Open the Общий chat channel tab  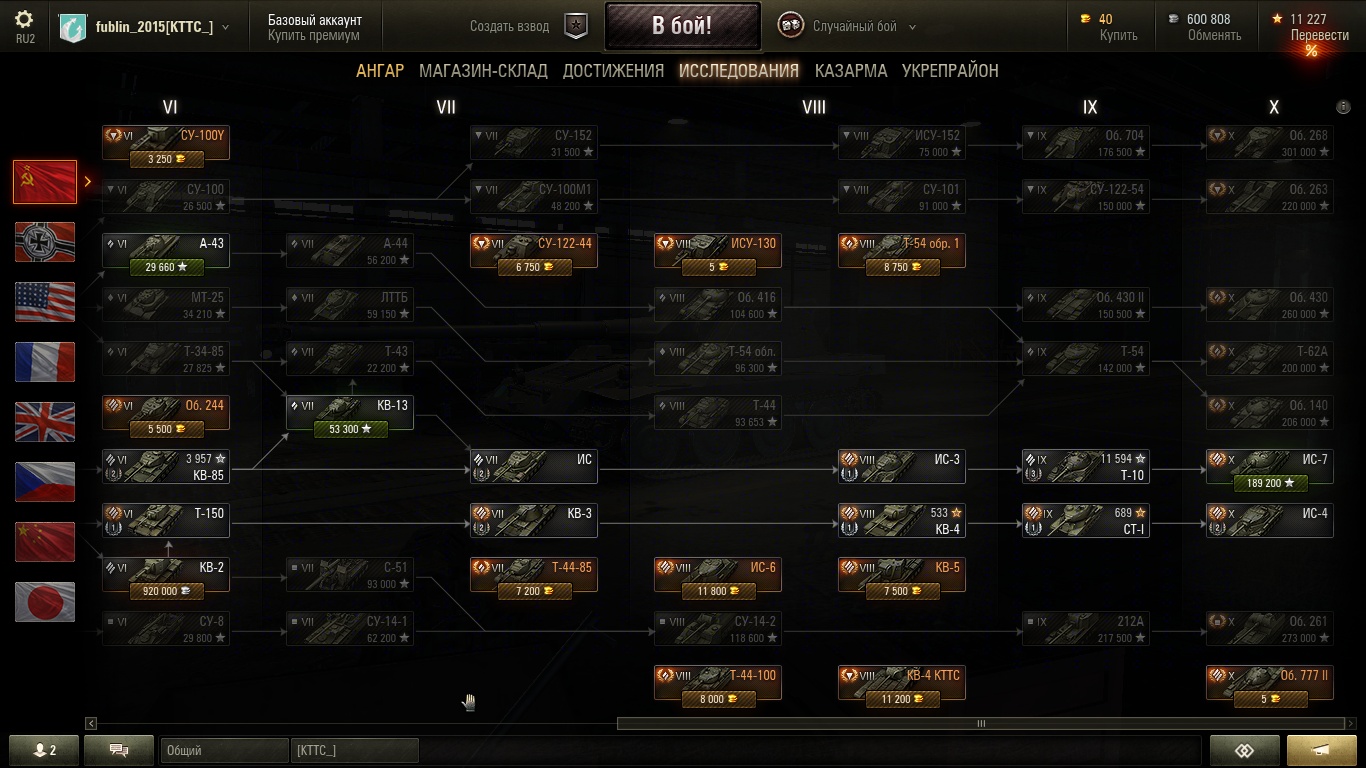coord(223,750)
